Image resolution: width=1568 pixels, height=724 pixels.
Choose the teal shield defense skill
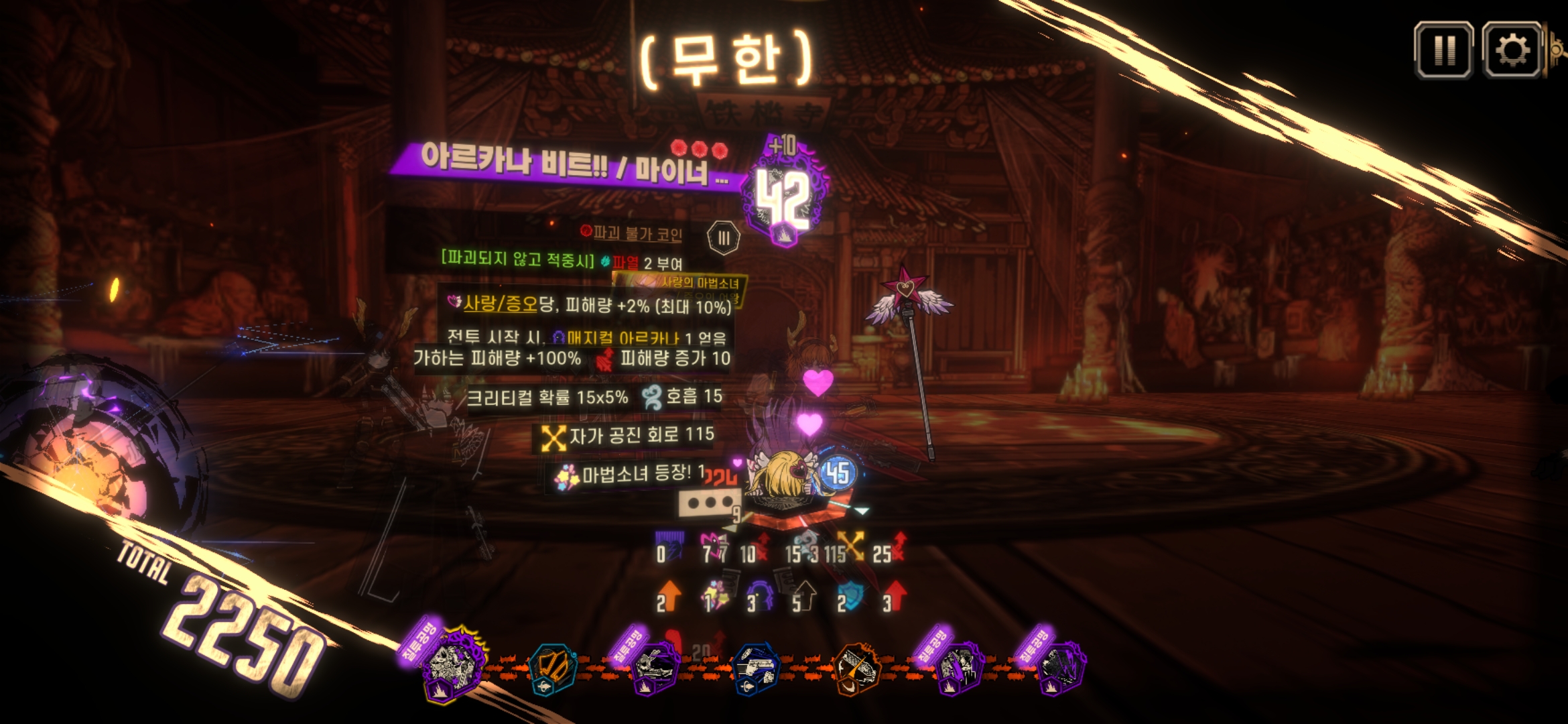[553, 668]
